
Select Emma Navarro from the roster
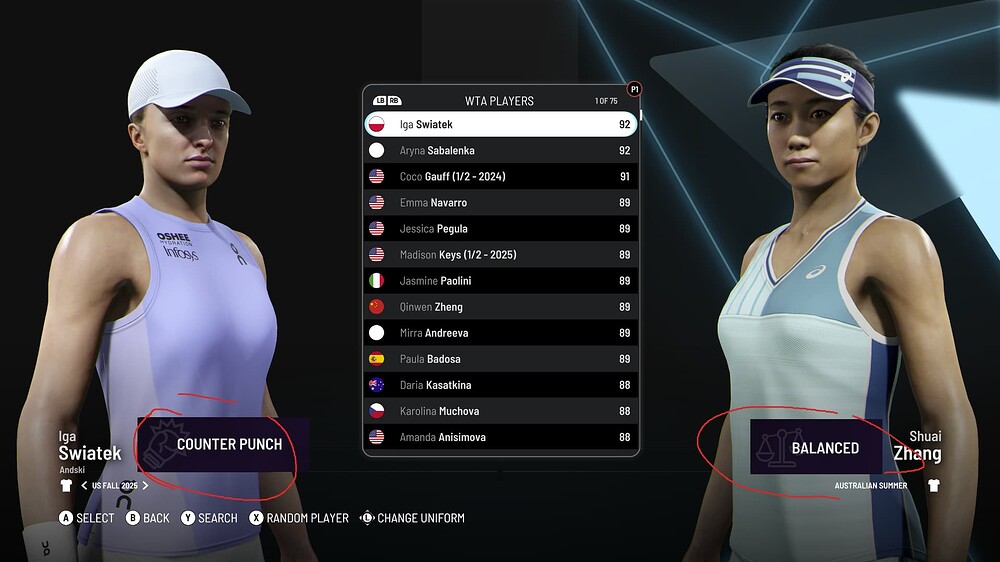click(x=500, y=203)
